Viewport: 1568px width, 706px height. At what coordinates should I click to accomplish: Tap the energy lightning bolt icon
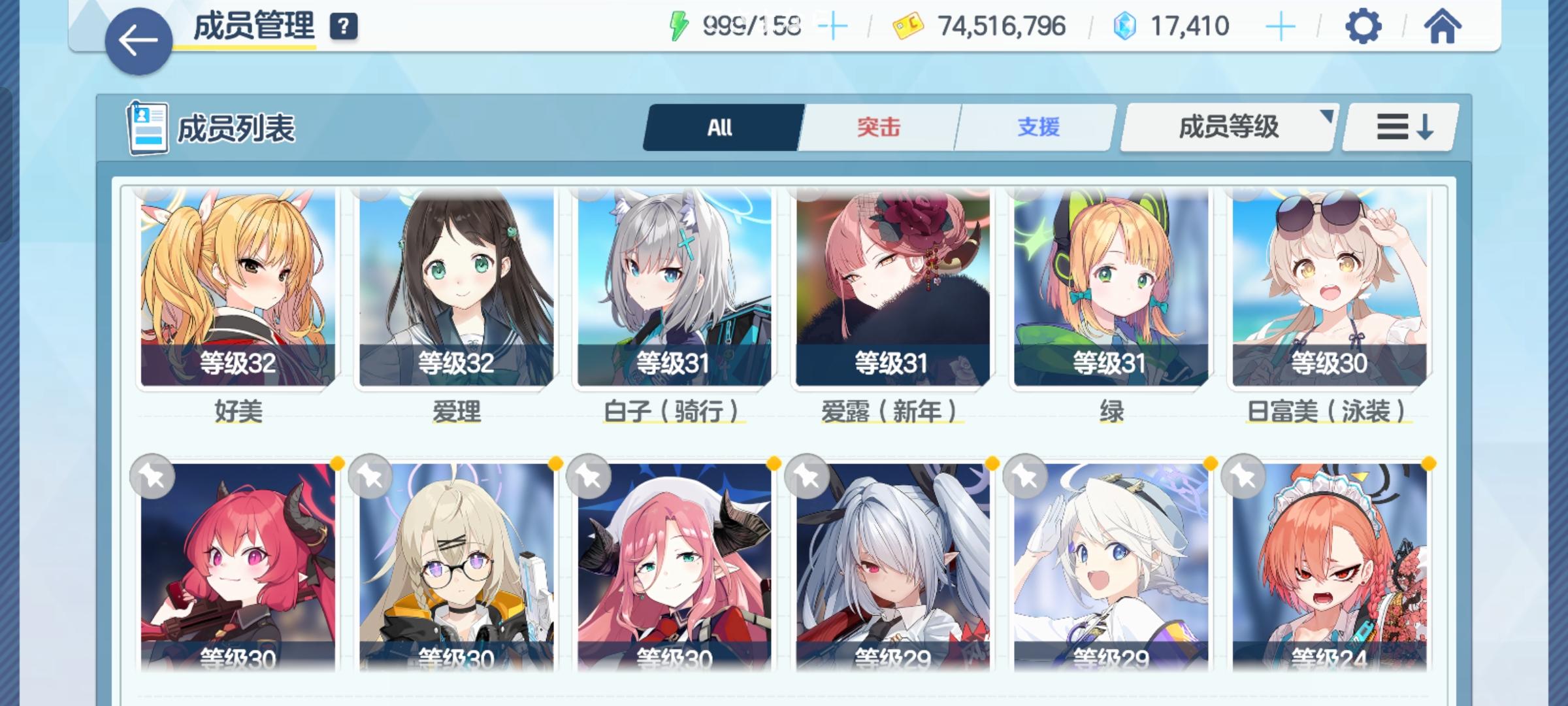679,25
